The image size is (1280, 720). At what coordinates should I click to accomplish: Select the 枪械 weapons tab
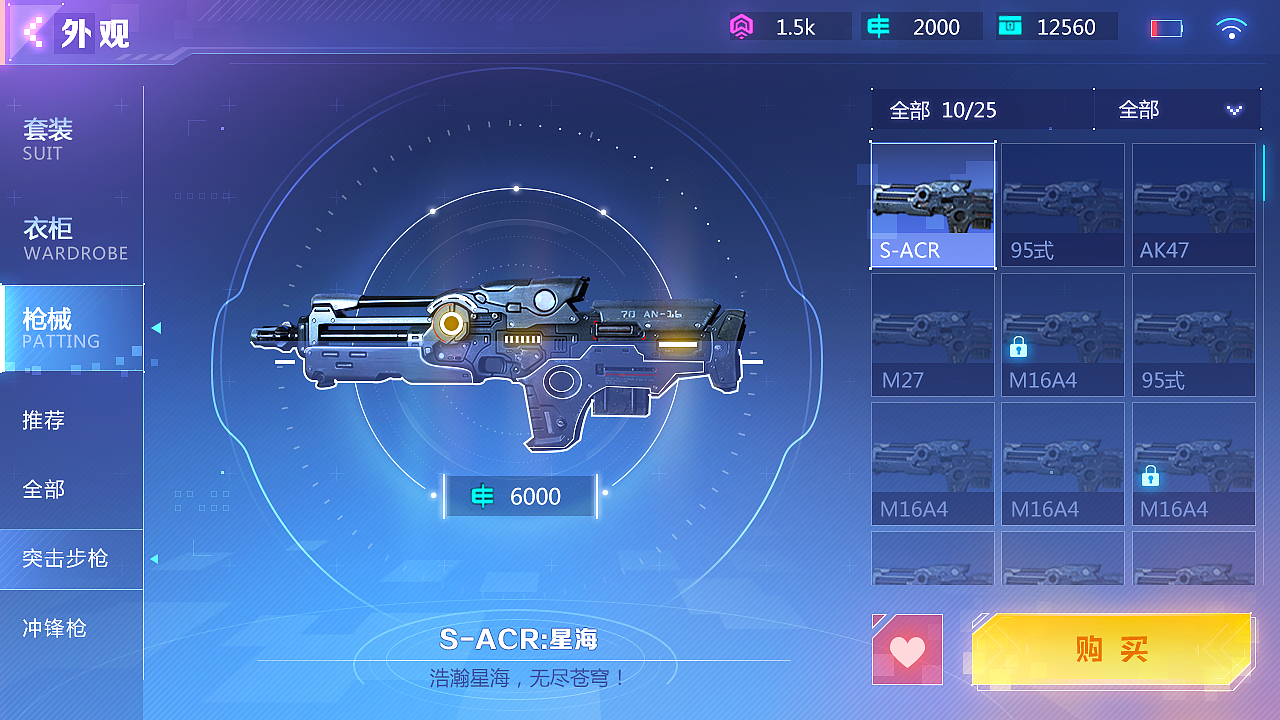click(x=72, y=328)
